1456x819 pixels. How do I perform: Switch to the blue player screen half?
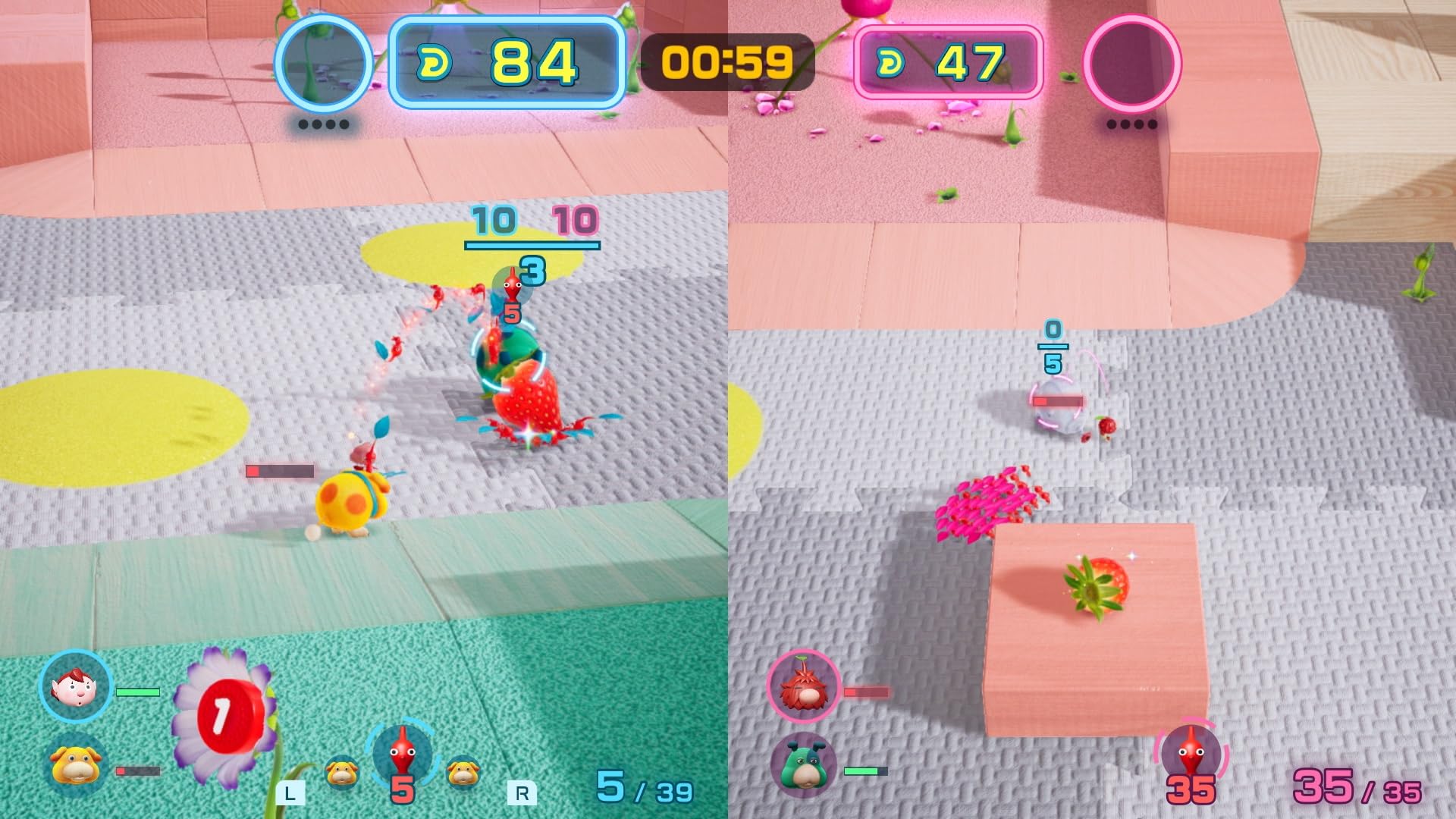coord(364,409)
